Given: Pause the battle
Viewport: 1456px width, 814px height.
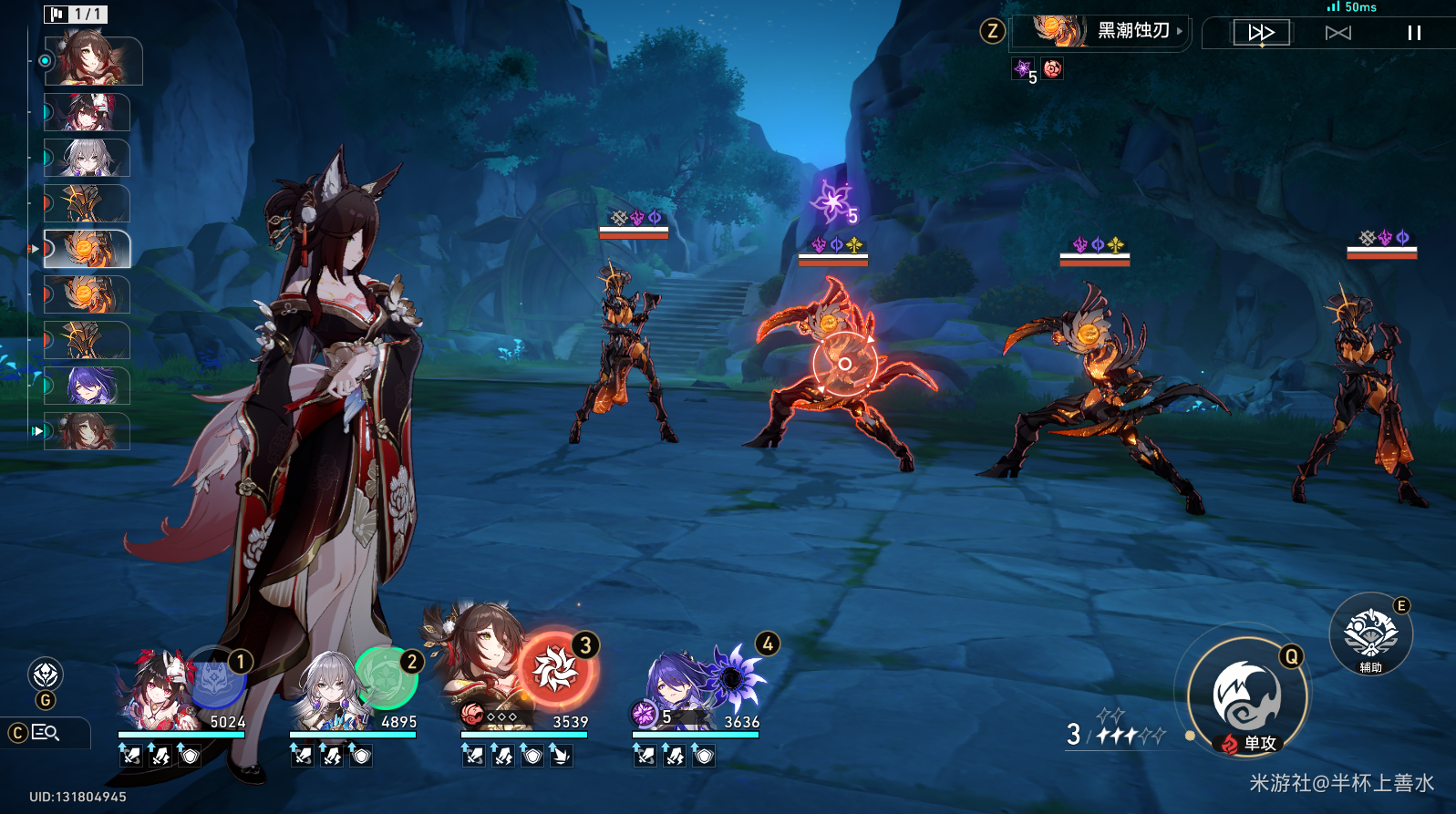Looking at the screenshot, I should point(1414,33).
